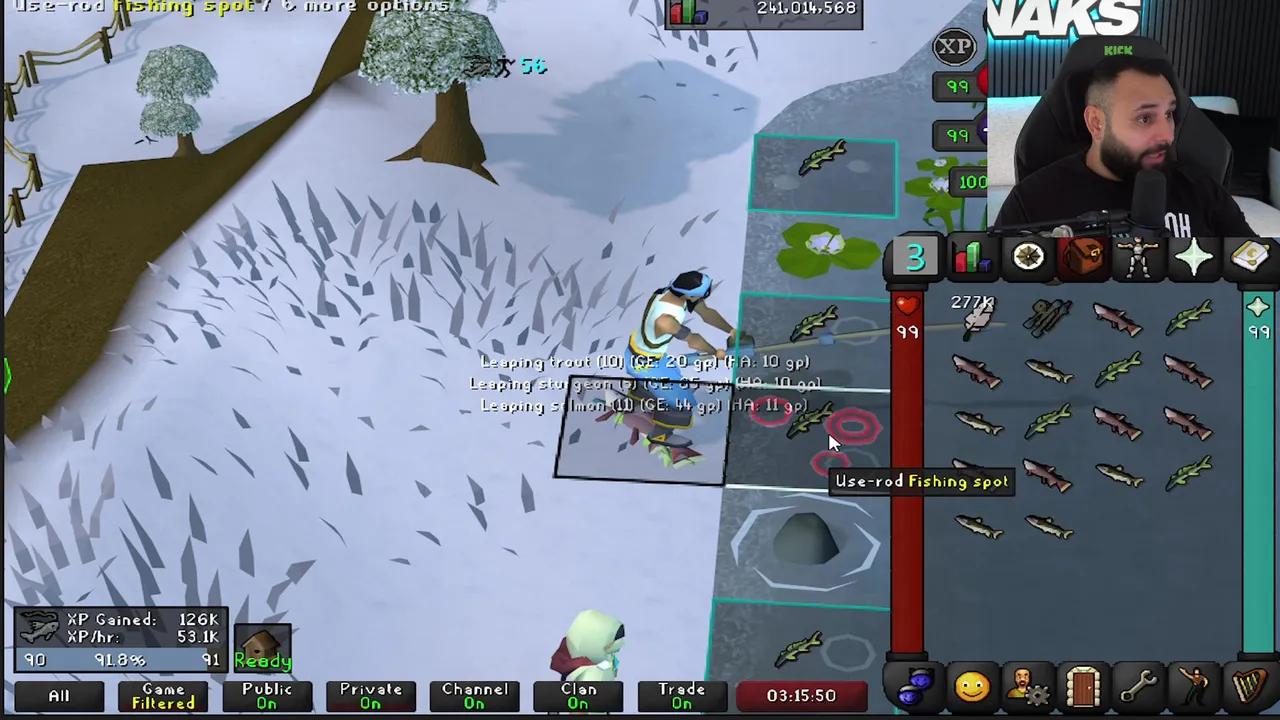The image size is (1280, 720).
Task: Click the All chat filter button
Action: 57,695
